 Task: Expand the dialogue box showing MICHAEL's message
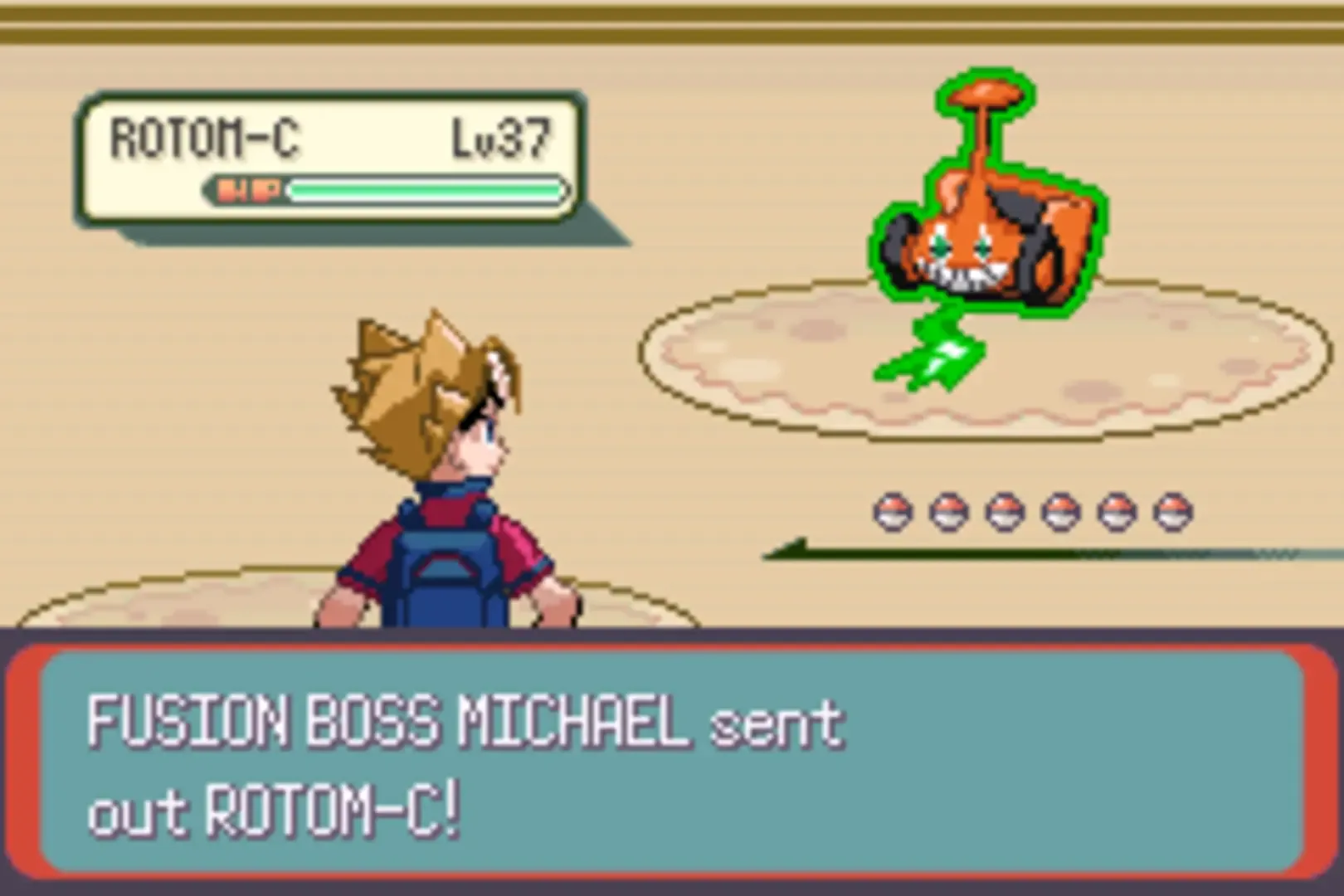coord(672,759)
